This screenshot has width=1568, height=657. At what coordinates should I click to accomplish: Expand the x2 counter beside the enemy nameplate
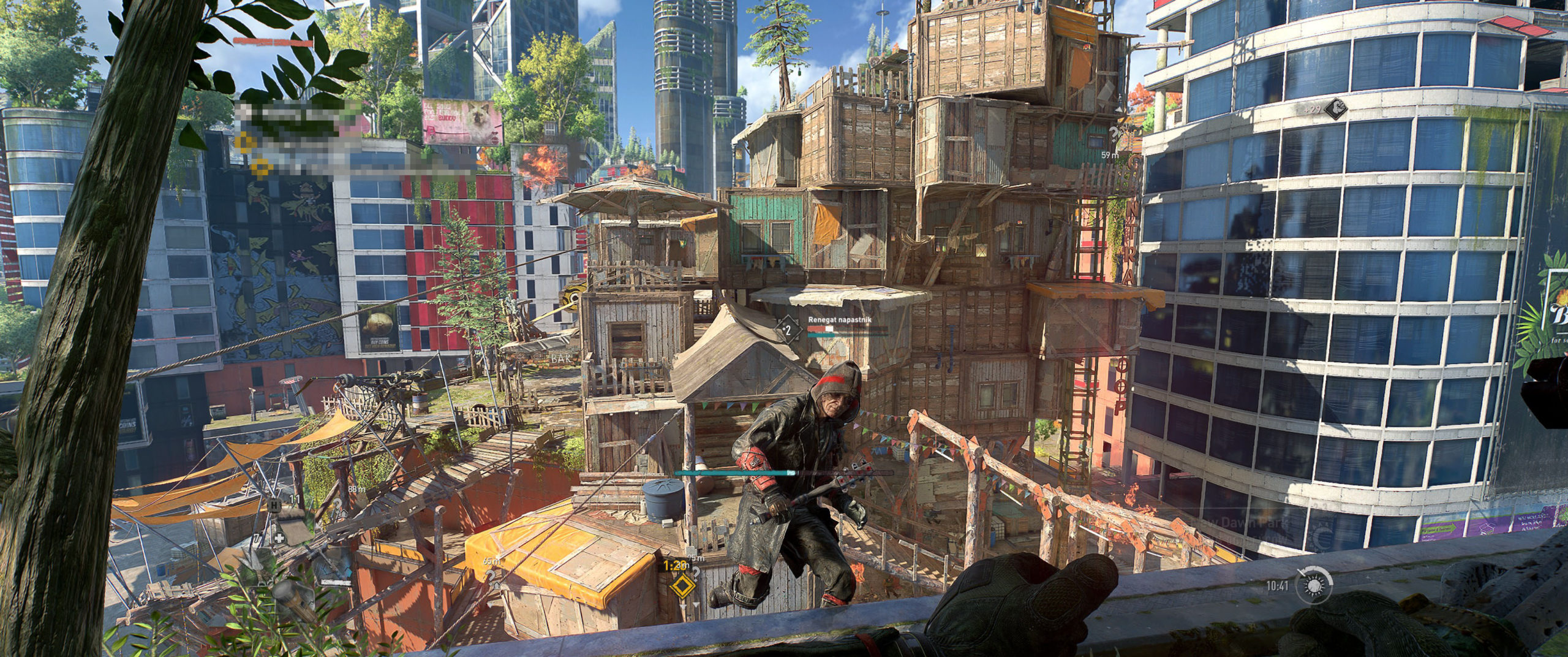point(788,331)
